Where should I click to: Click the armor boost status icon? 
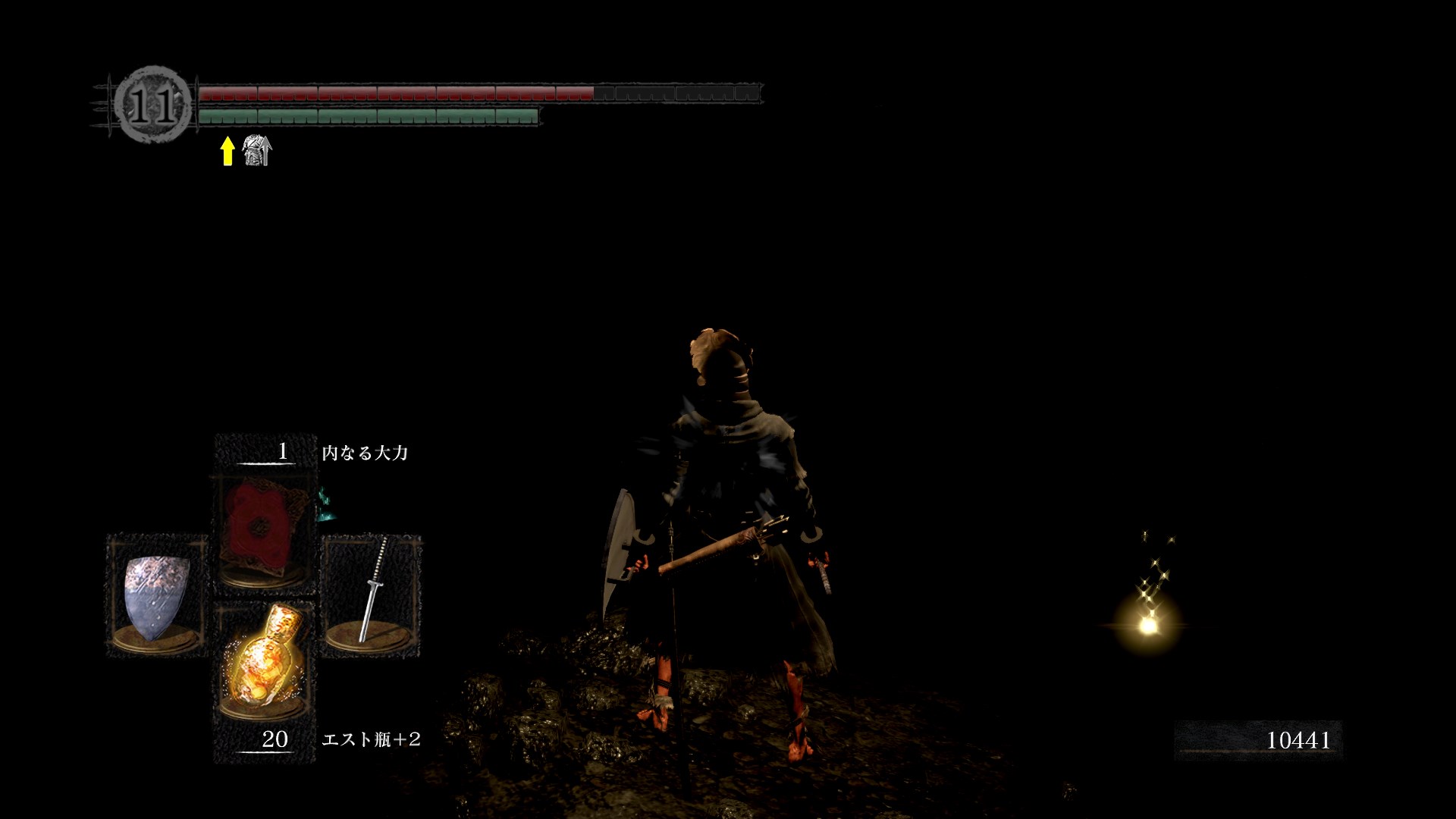257,150
